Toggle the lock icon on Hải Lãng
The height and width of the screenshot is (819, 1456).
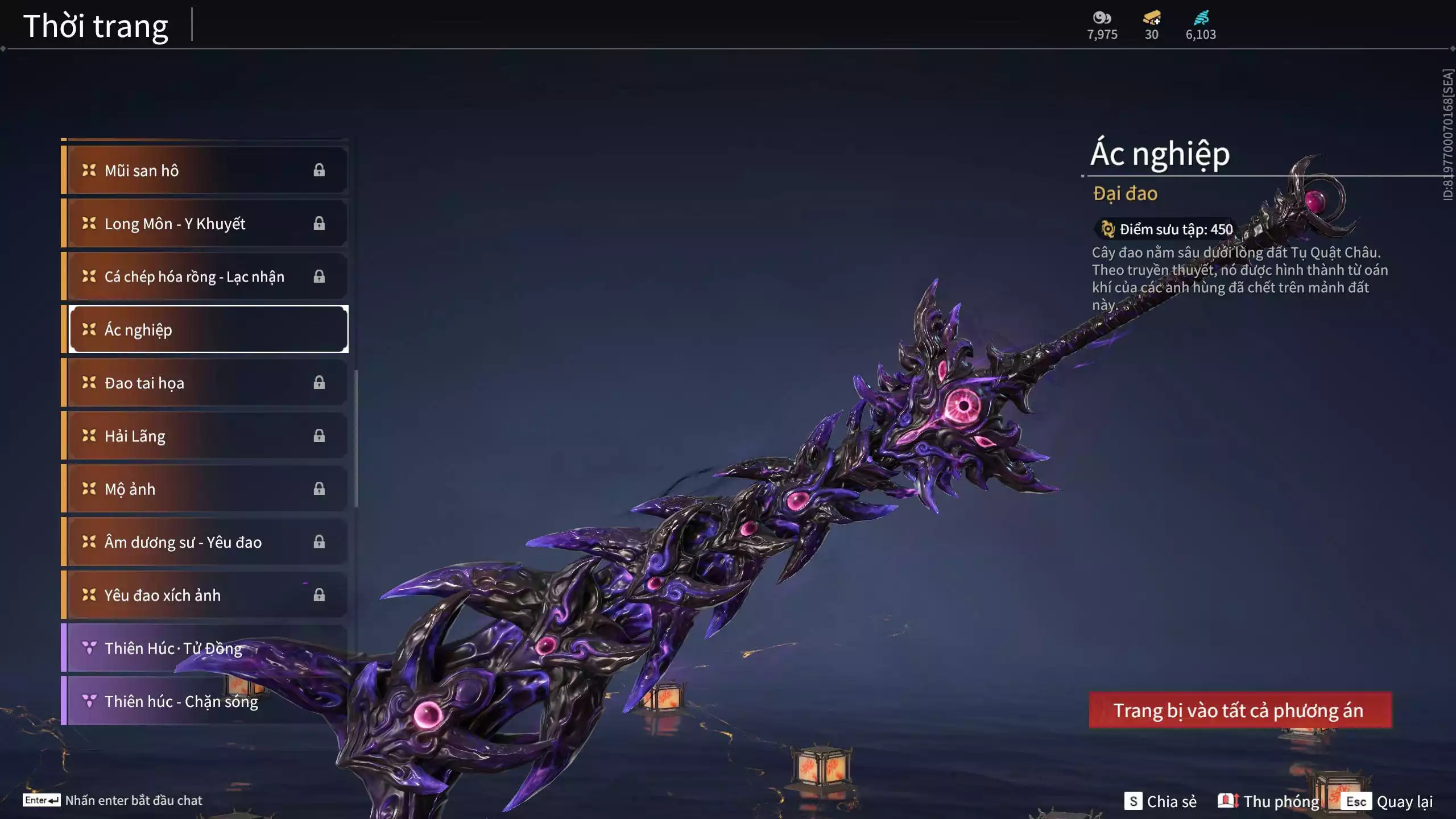tap(319, 436)
